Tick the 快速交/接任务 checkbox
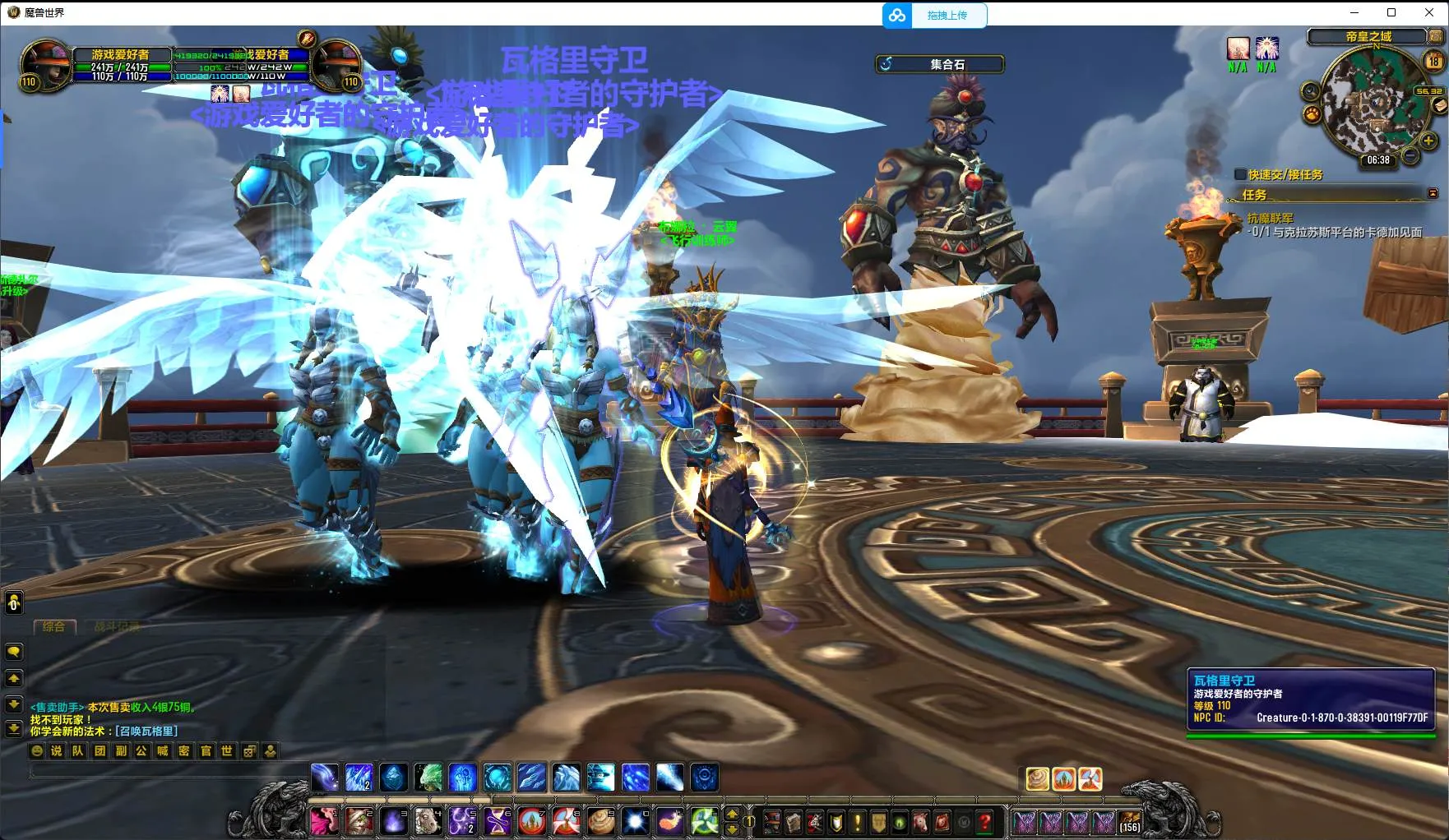1449x840 pixels. click(1240, 174)
